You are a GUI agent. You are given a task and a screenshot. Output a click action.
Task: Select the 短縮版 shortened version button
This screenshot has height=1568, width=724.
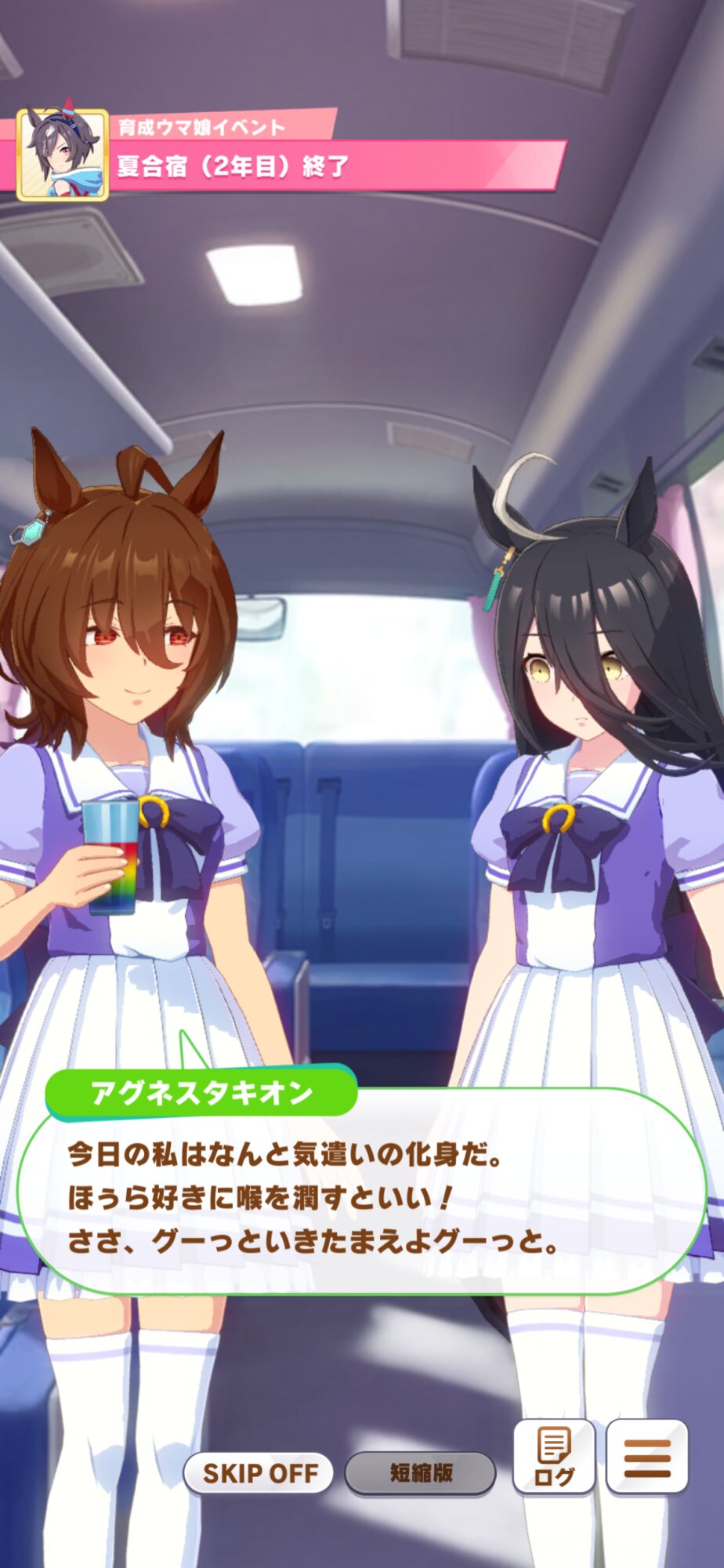coord(421,1473)
